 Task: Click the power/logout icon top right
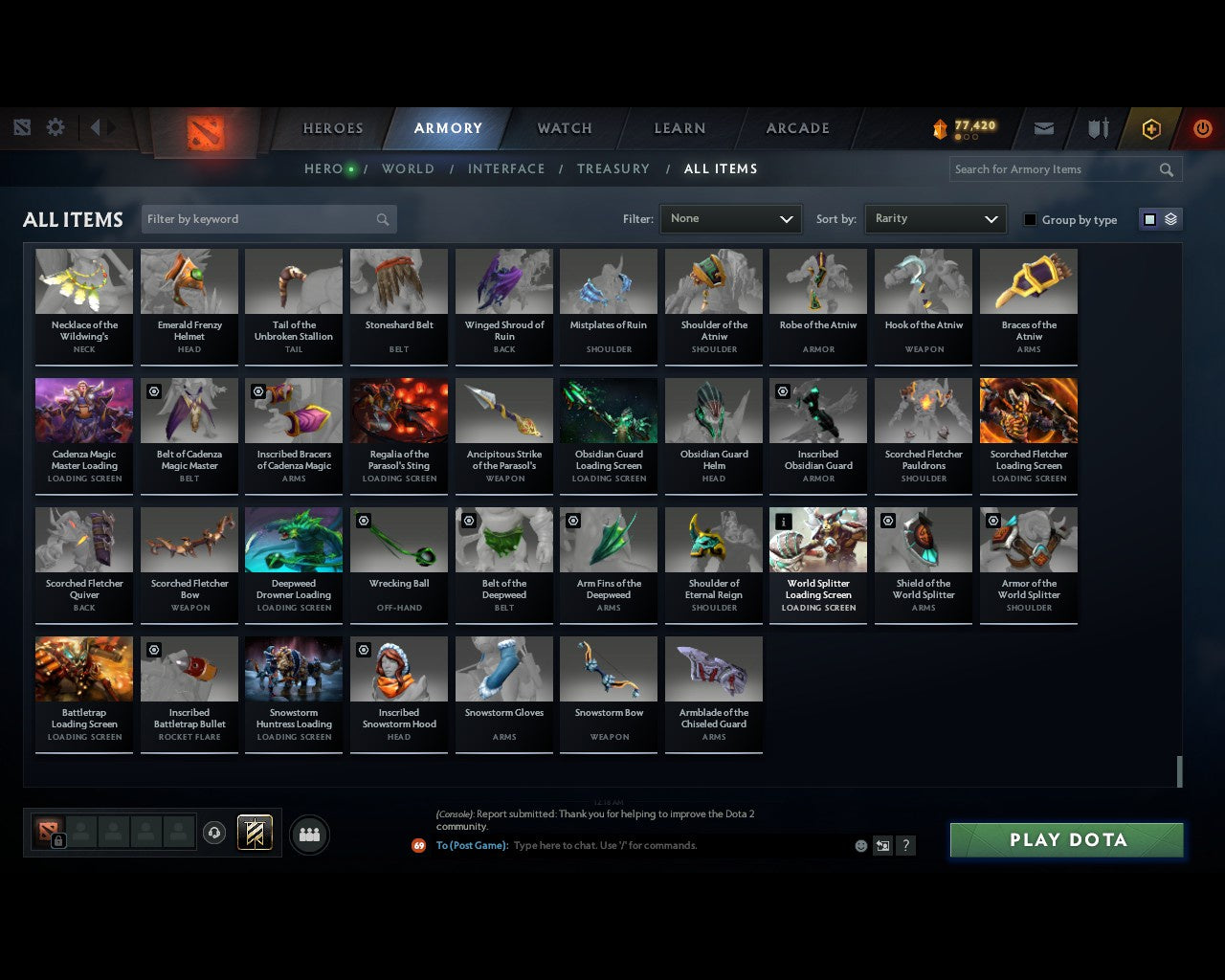point(1202,128)
